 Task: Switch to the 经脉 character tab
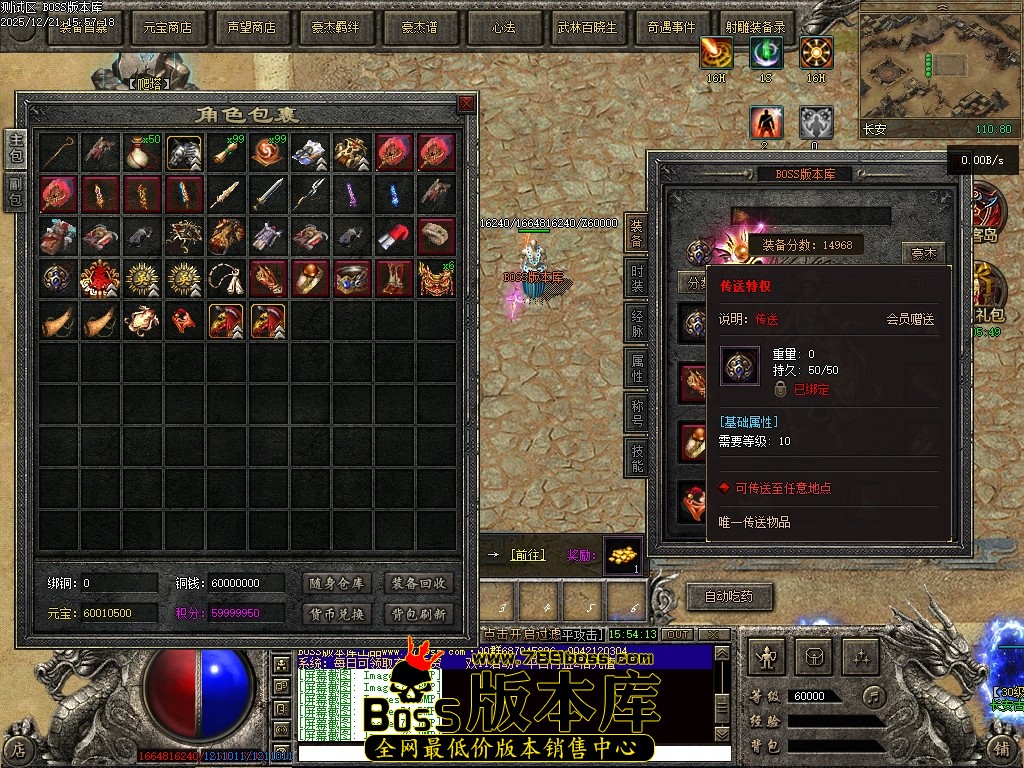(636, 323)
